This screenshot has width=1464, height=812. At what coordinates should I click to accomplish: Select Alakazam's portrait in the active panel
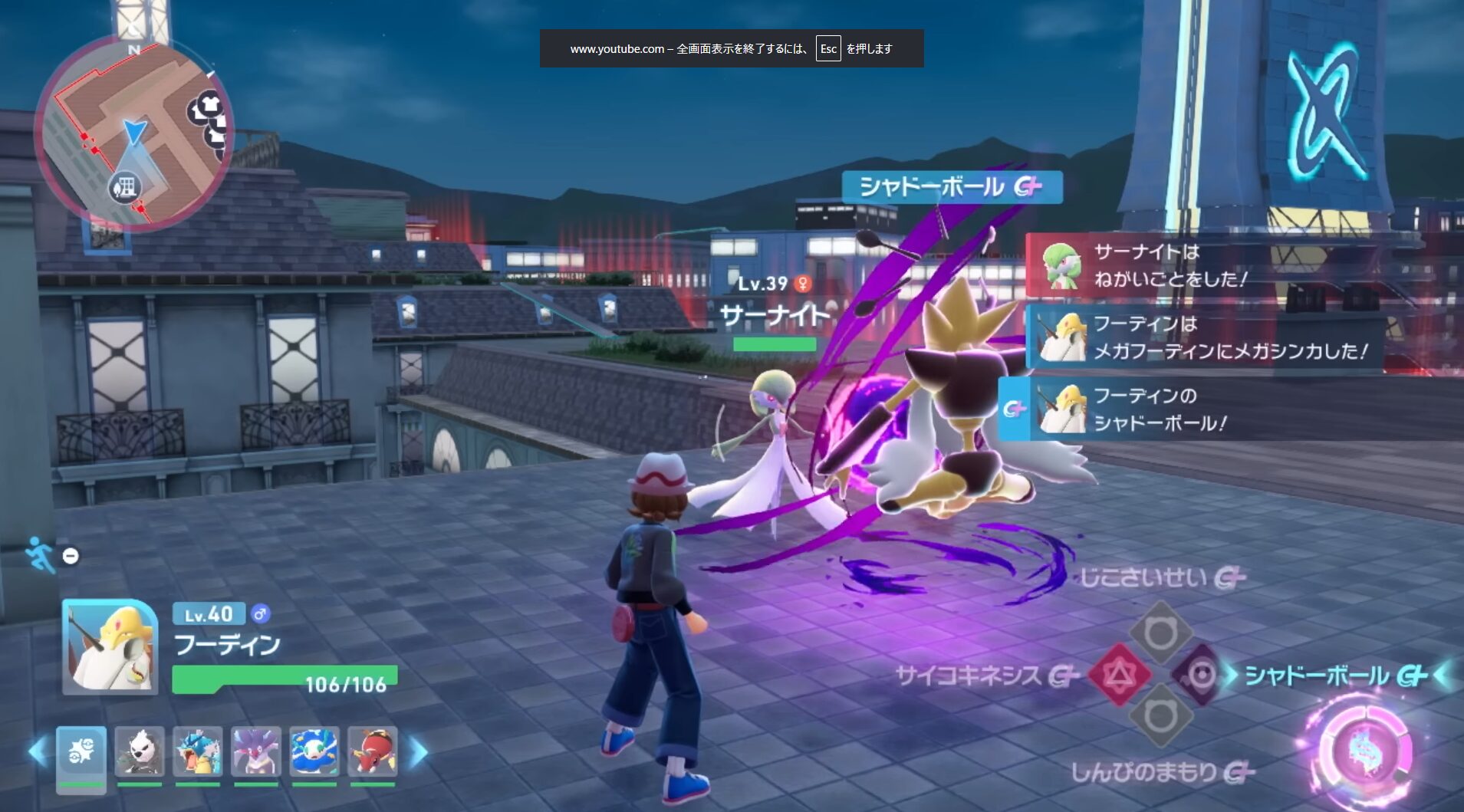pyautogui.click(x=110, y=648)
